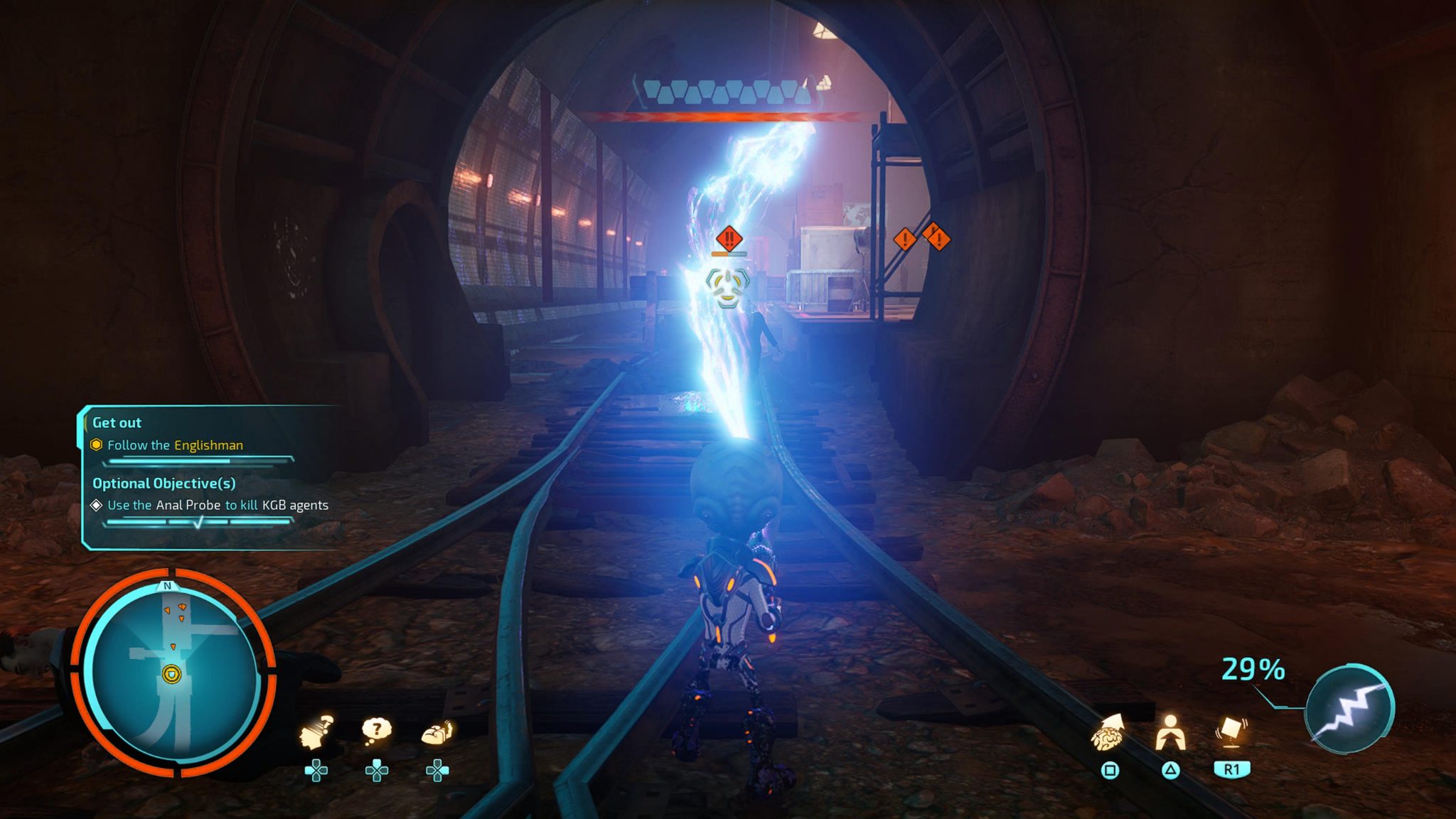Activate the psychokinesis cube ability icon
This screenshot has height=819, width=1456.
tap(1231, 732)
